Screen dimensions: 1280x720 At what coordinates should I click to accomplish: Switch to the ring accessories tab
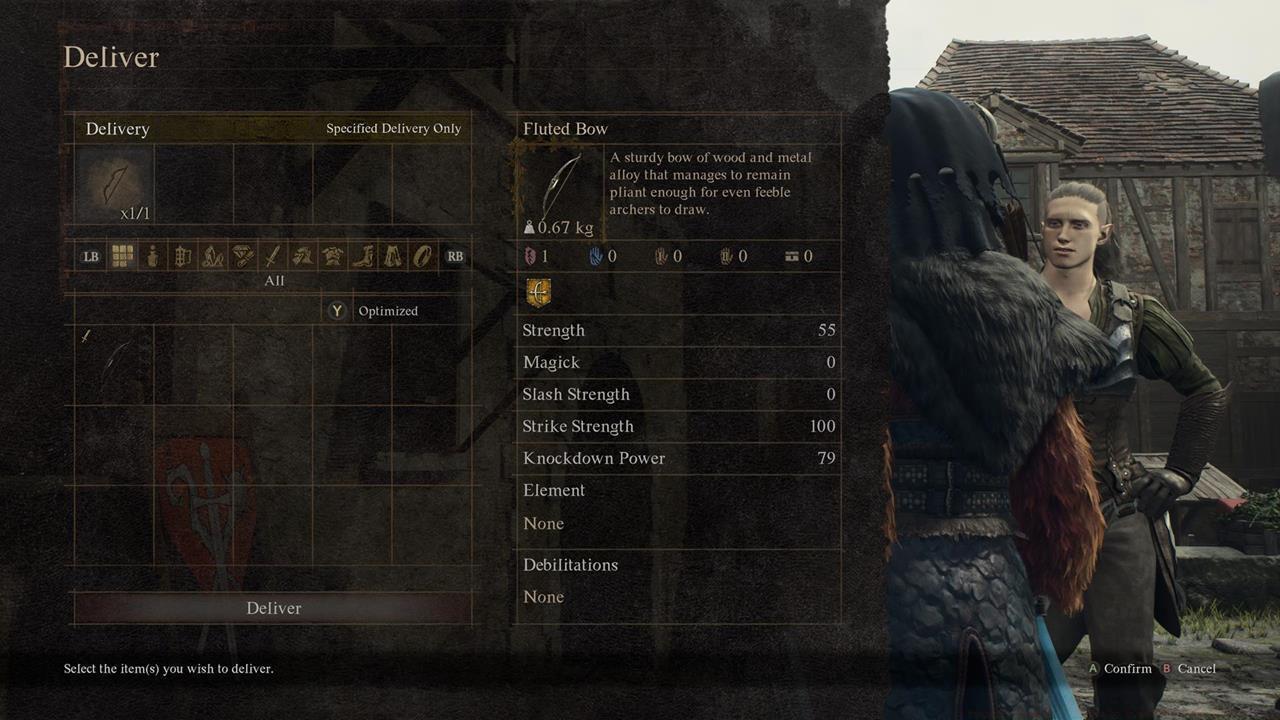tap(423, 256)
